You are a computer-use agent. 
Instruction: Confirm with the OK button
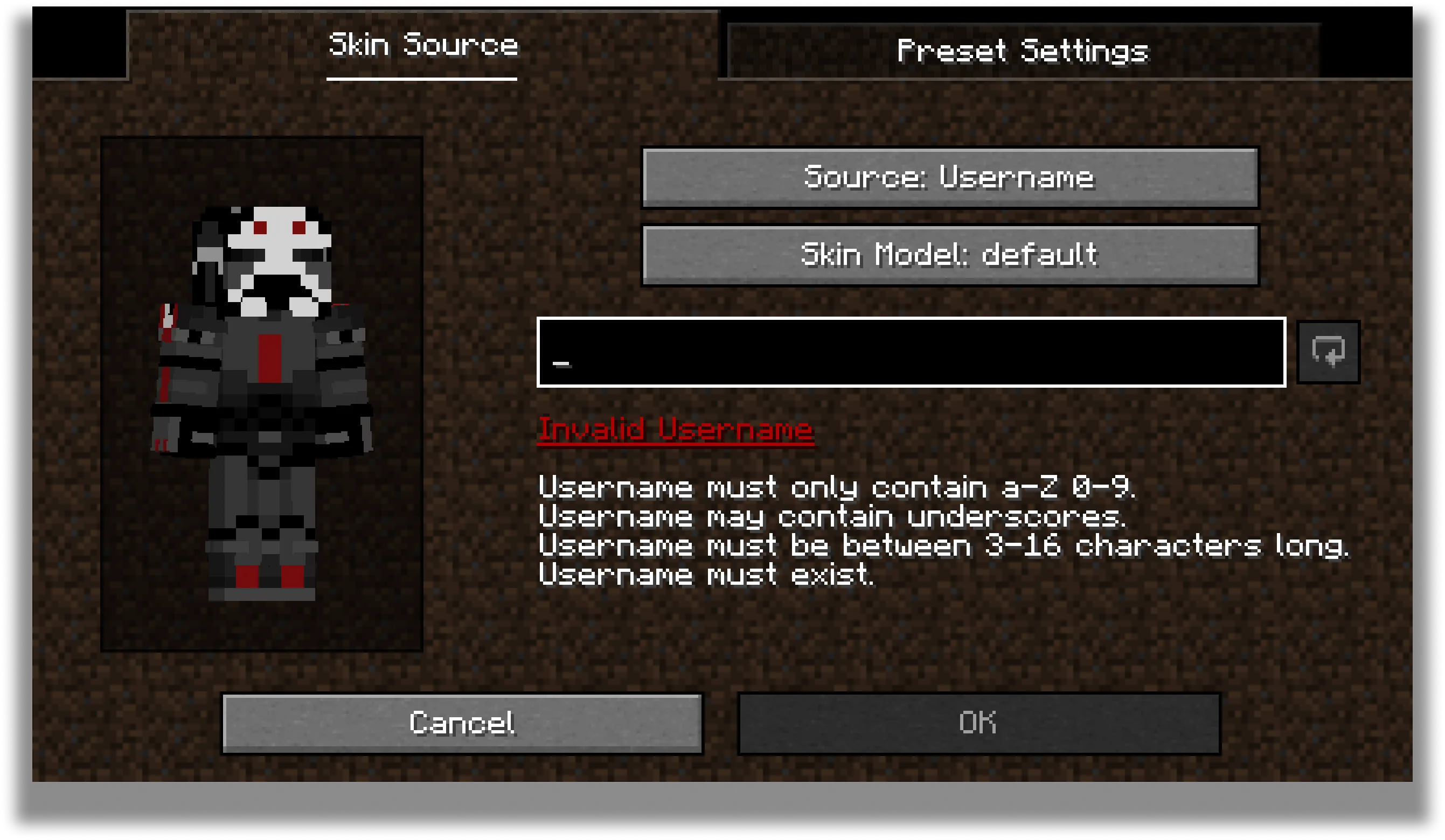(978, 723)
